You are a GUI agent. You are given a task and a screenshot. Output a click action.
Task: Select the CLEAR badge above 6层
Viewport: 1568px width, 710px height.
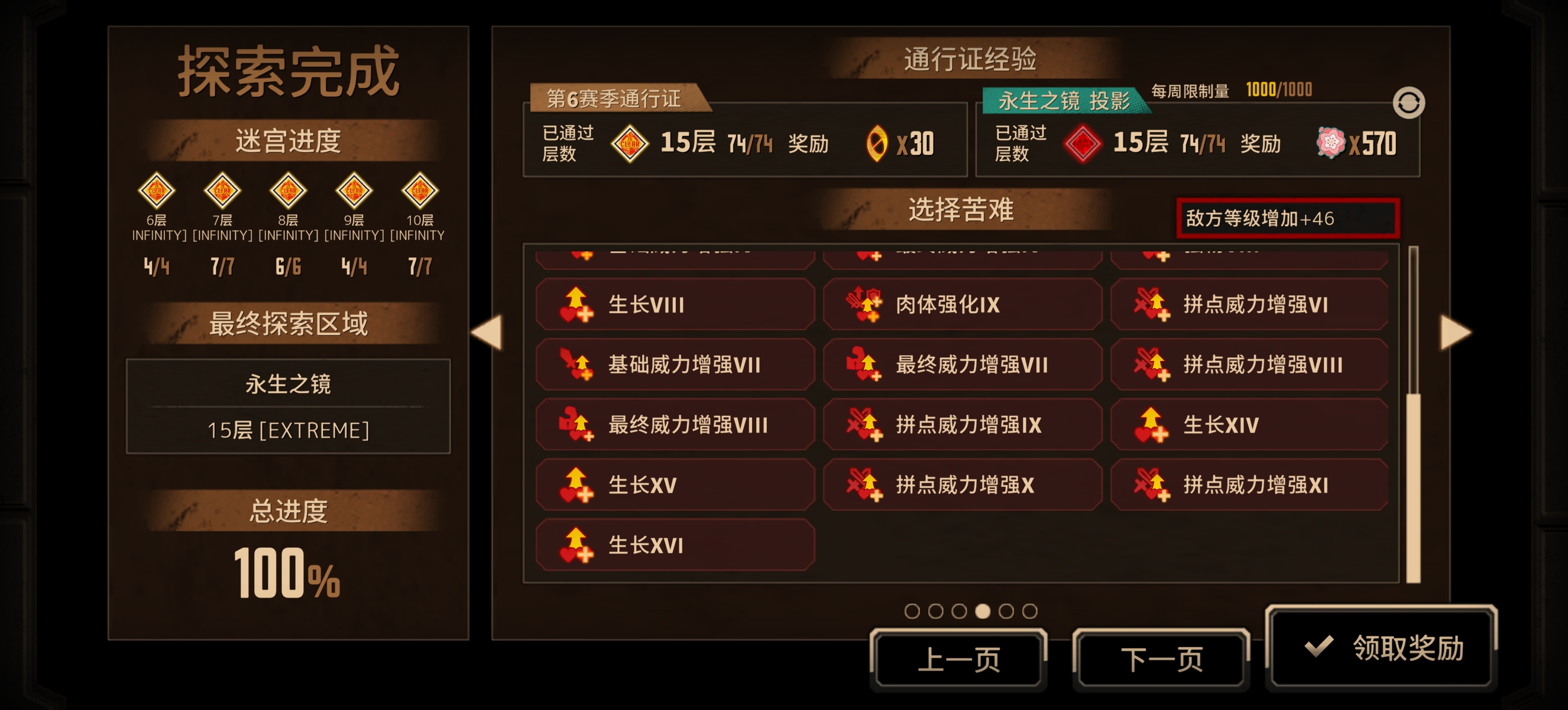tap(158, 191)
